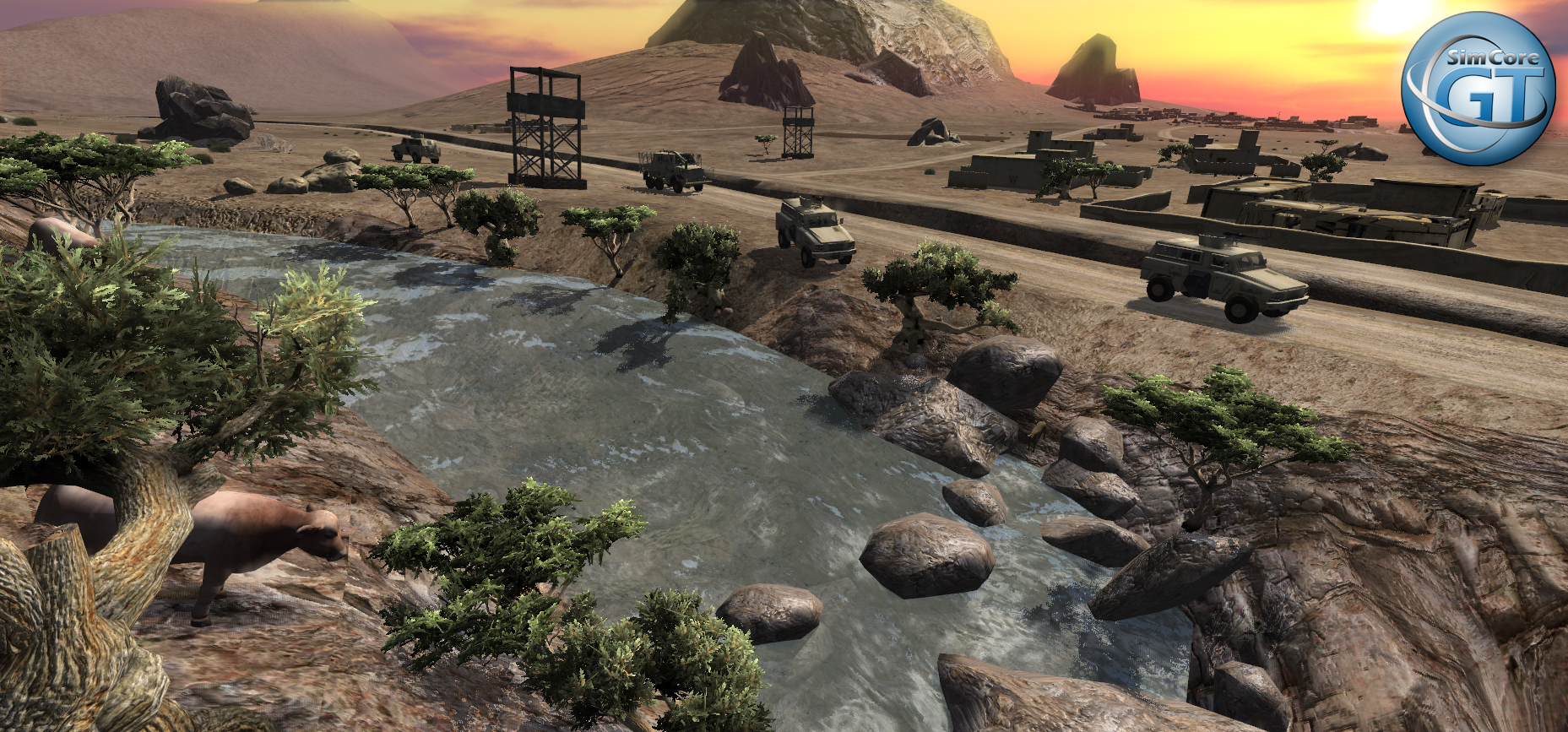The height and width of the screenshot is (732, 1568).
Task: Click the SimCore GT globe logo
Action: [x=1478, y=89]
